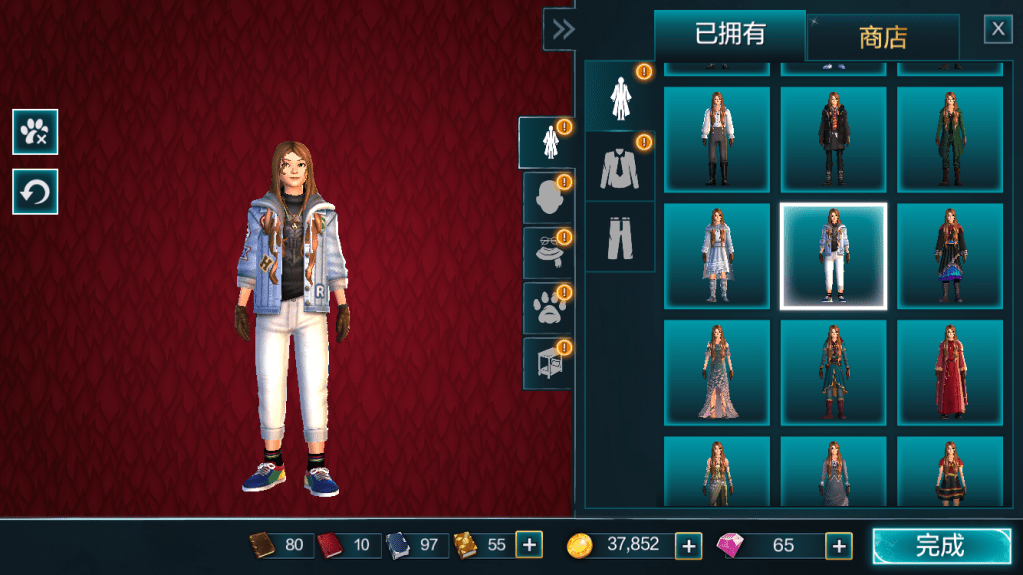Open the glasses and scarf accessories category
The height and width of the screenshot is (575, 1023).
click(x=547, y=252)
